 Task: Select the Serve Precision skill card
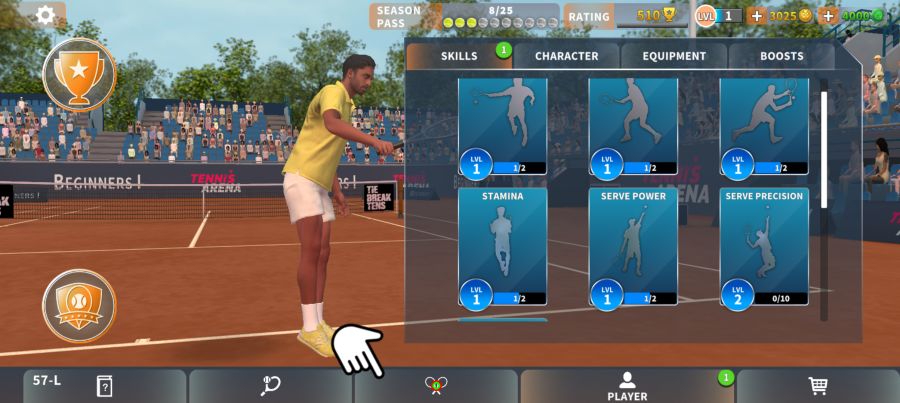tap(764, 246)
